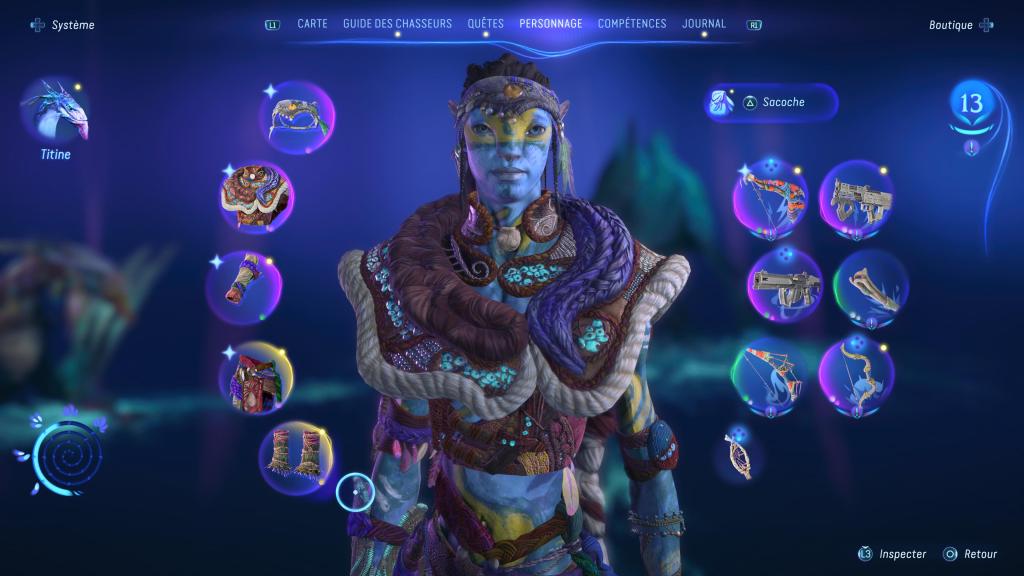Select the shotgun weapon slot
Viewport: 1024px width, 576px height.
click(x=785, y=285)
